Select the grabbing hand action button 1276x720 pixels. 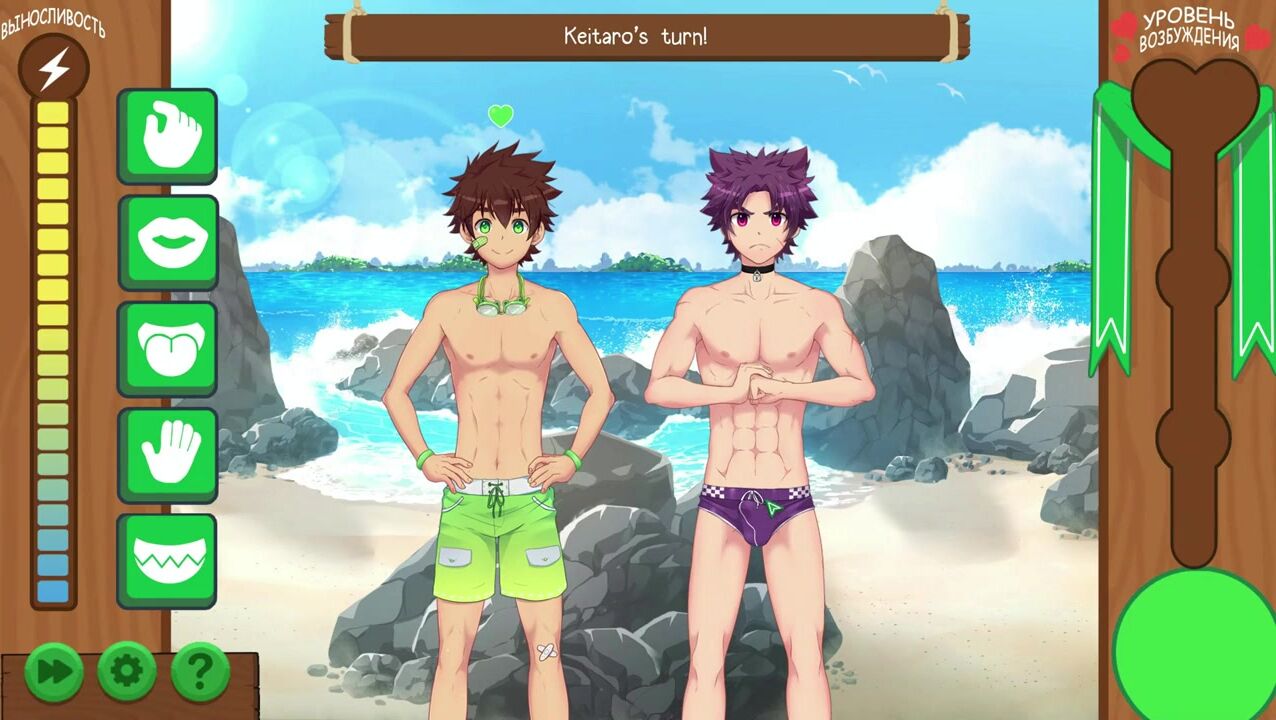click(x=167, y=136)
